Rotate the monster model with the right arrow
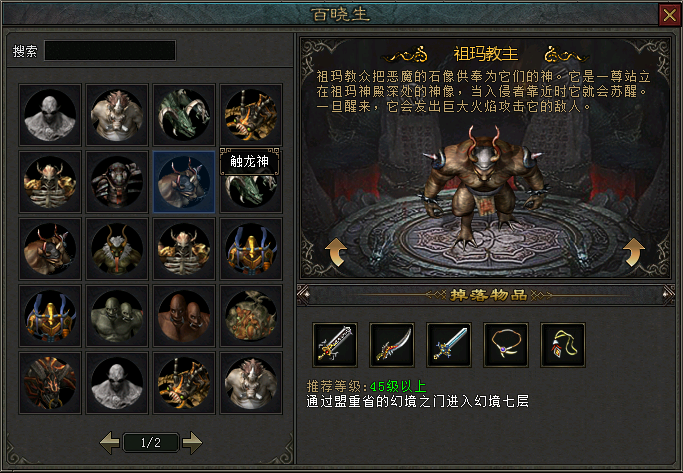 click(x=634, y=253)
